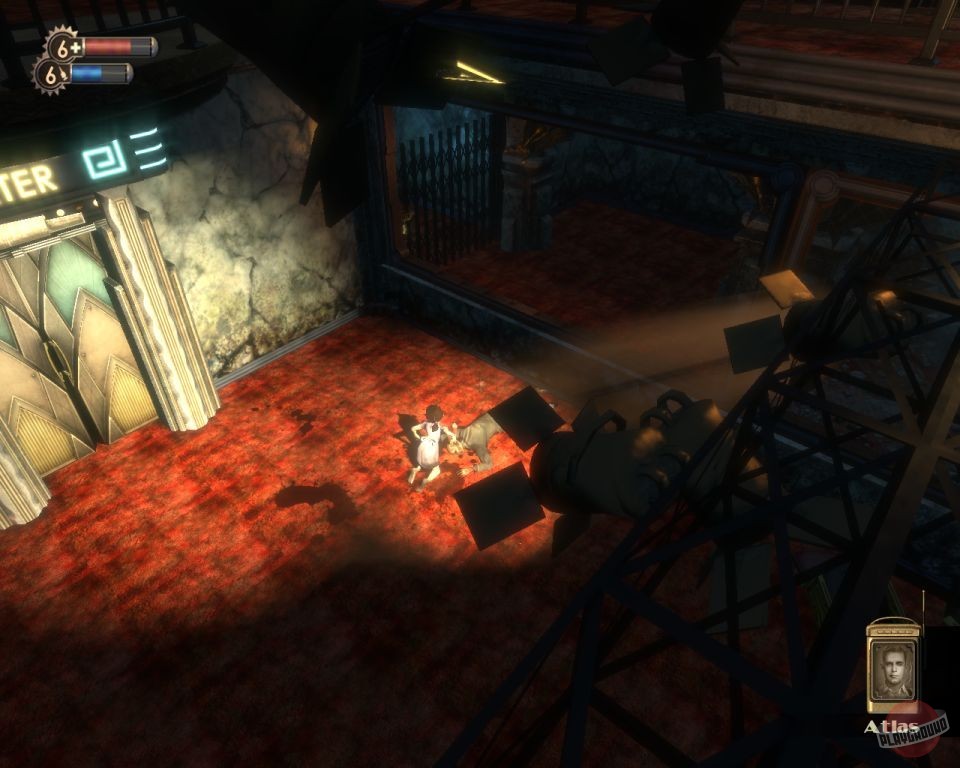The width and height of the screenshot is (960, 768).
Task: Select the EVE hypo gear icon
Action: 52,74
